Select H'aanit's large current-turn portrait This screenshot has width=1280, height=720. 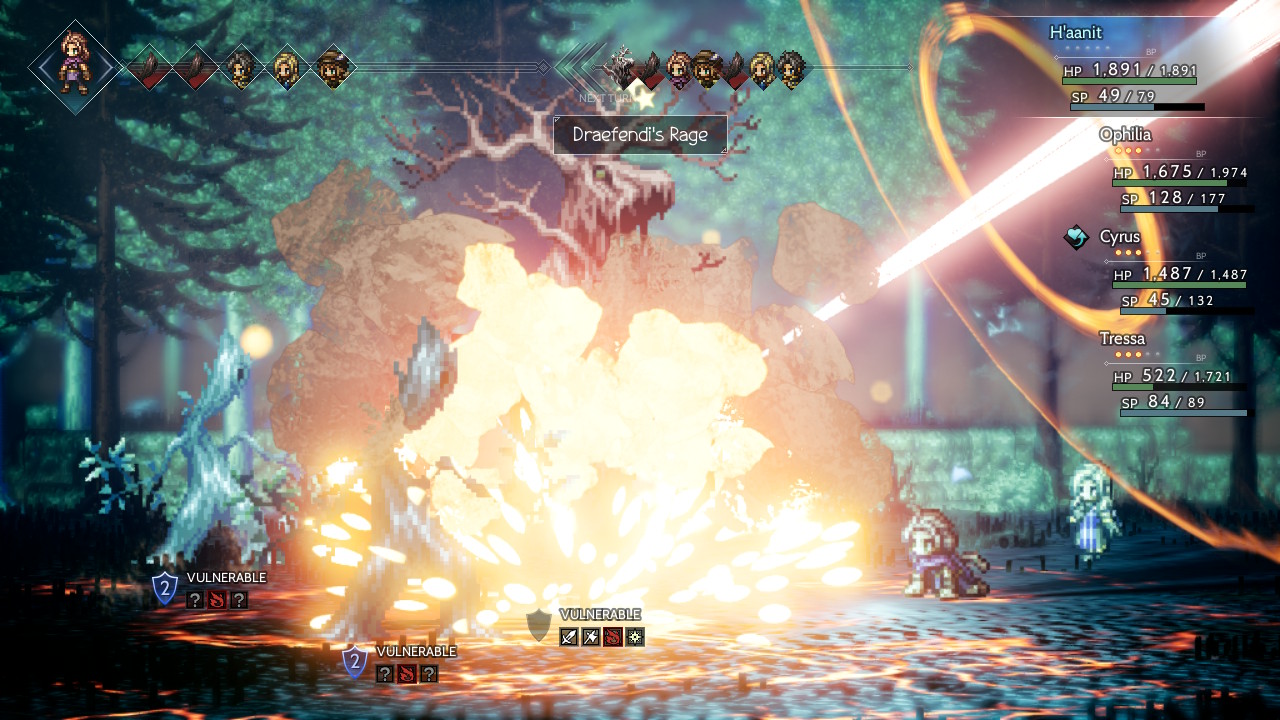74,65
